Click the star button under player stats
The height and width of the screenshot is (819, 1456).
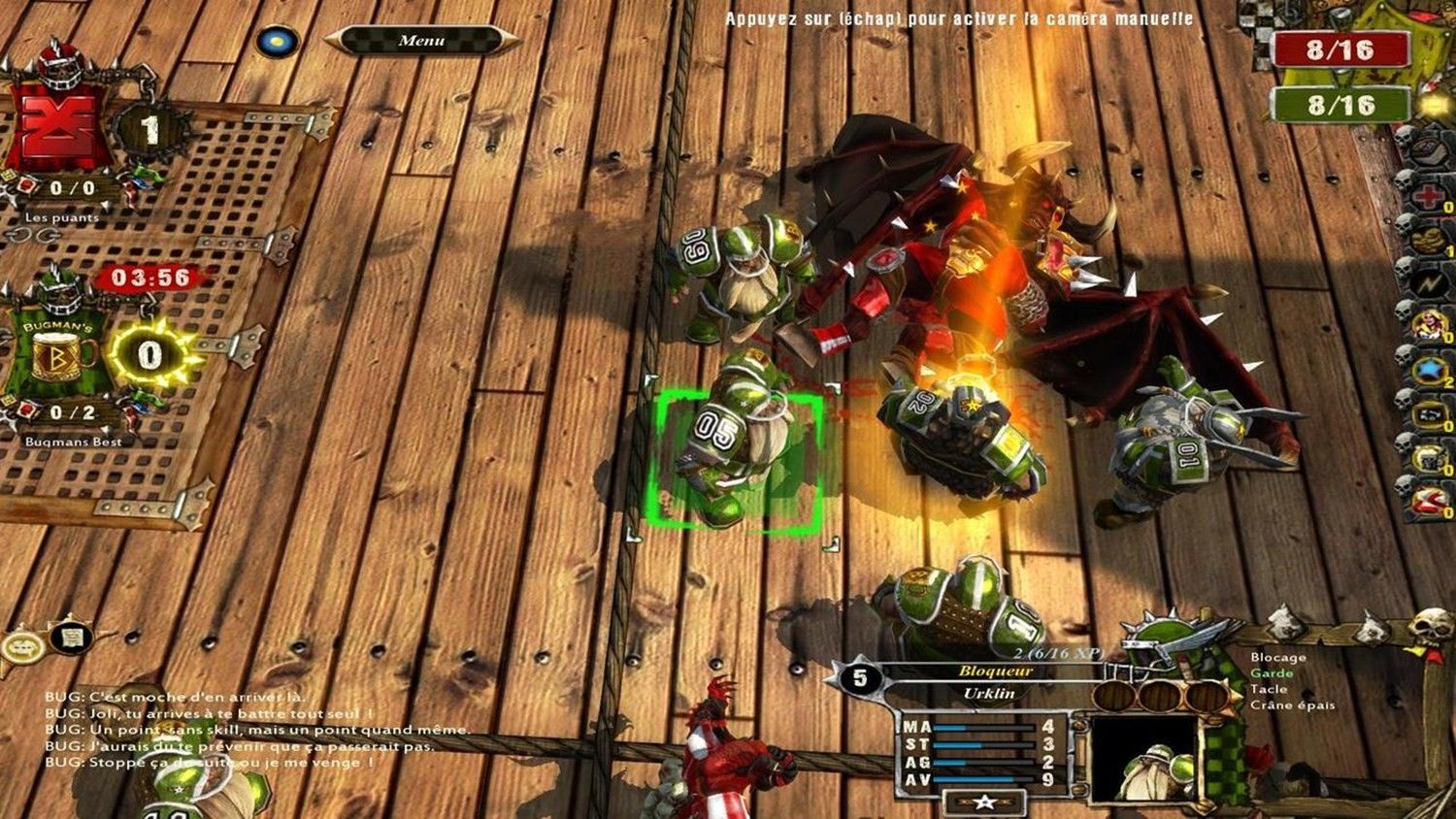[984, 802]
